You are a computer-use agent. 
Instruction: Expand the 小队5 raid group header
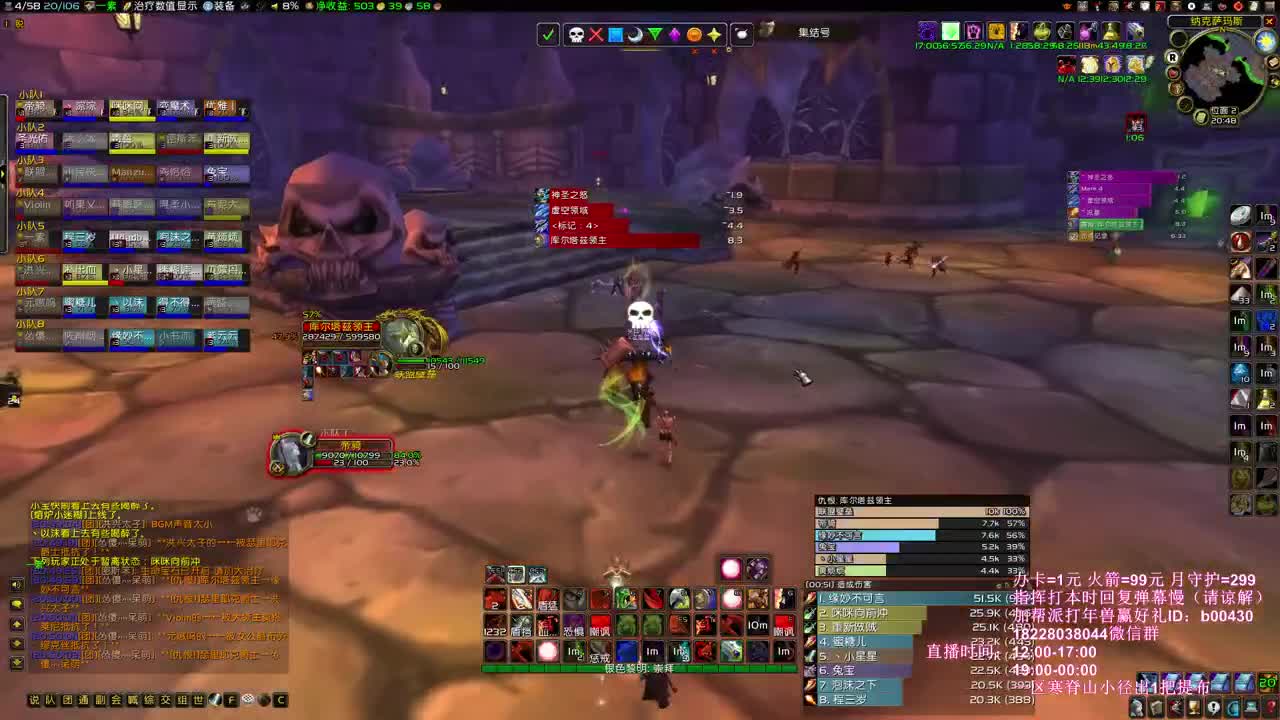pyautogui.click(x=30, y=224)
